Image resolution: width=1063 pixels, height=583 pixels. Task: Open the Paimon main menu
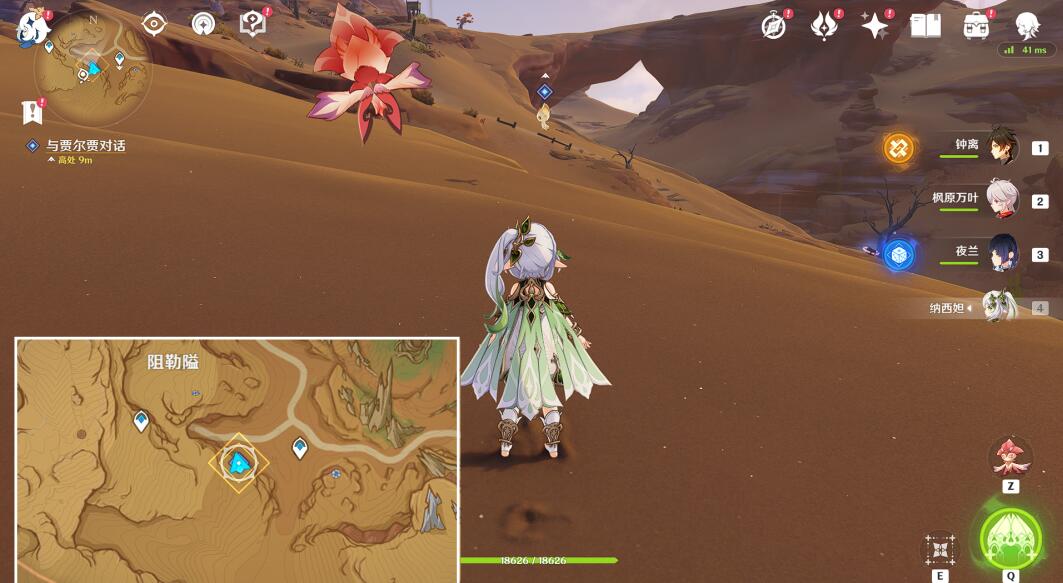34,28
